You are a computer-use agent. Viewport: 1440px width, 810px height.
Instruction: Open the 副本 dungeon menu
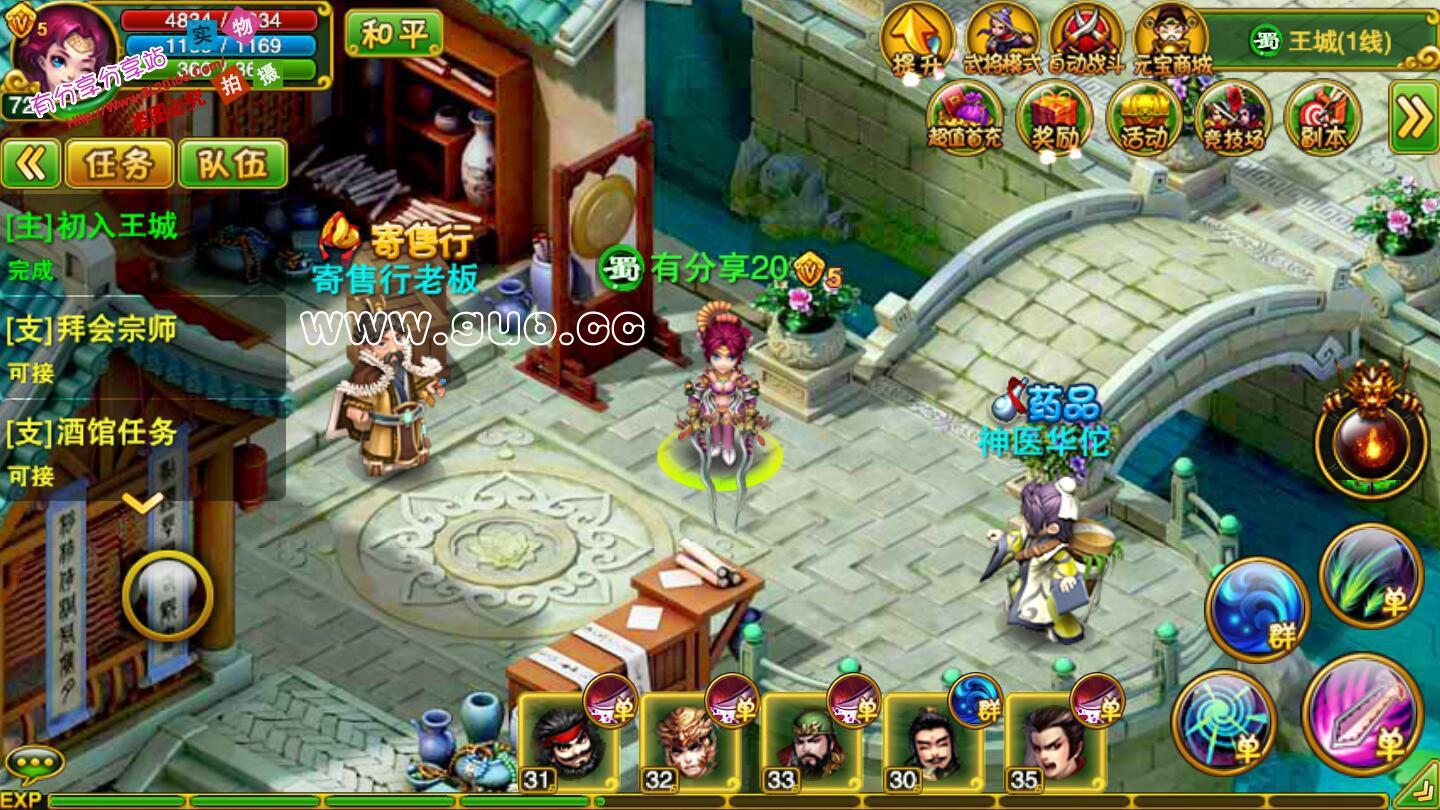[x=1322, y=117]
